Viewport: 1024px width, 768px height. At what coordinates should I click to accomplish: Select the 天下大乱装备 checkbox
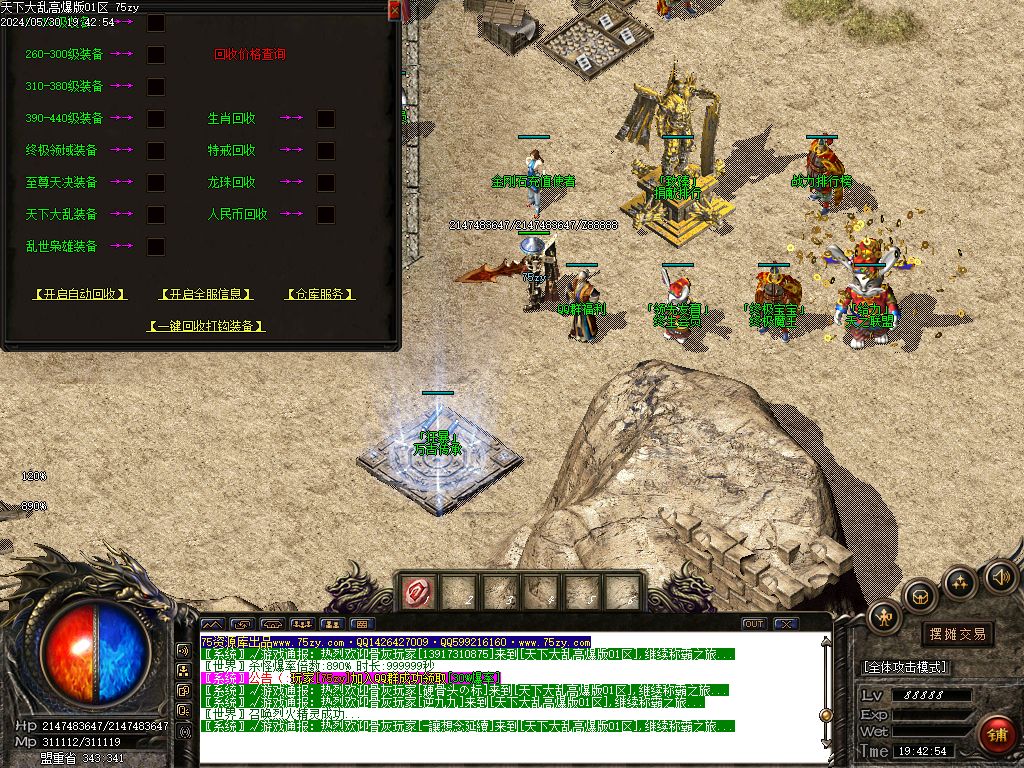pyautogui.click(x=156, y=215)
